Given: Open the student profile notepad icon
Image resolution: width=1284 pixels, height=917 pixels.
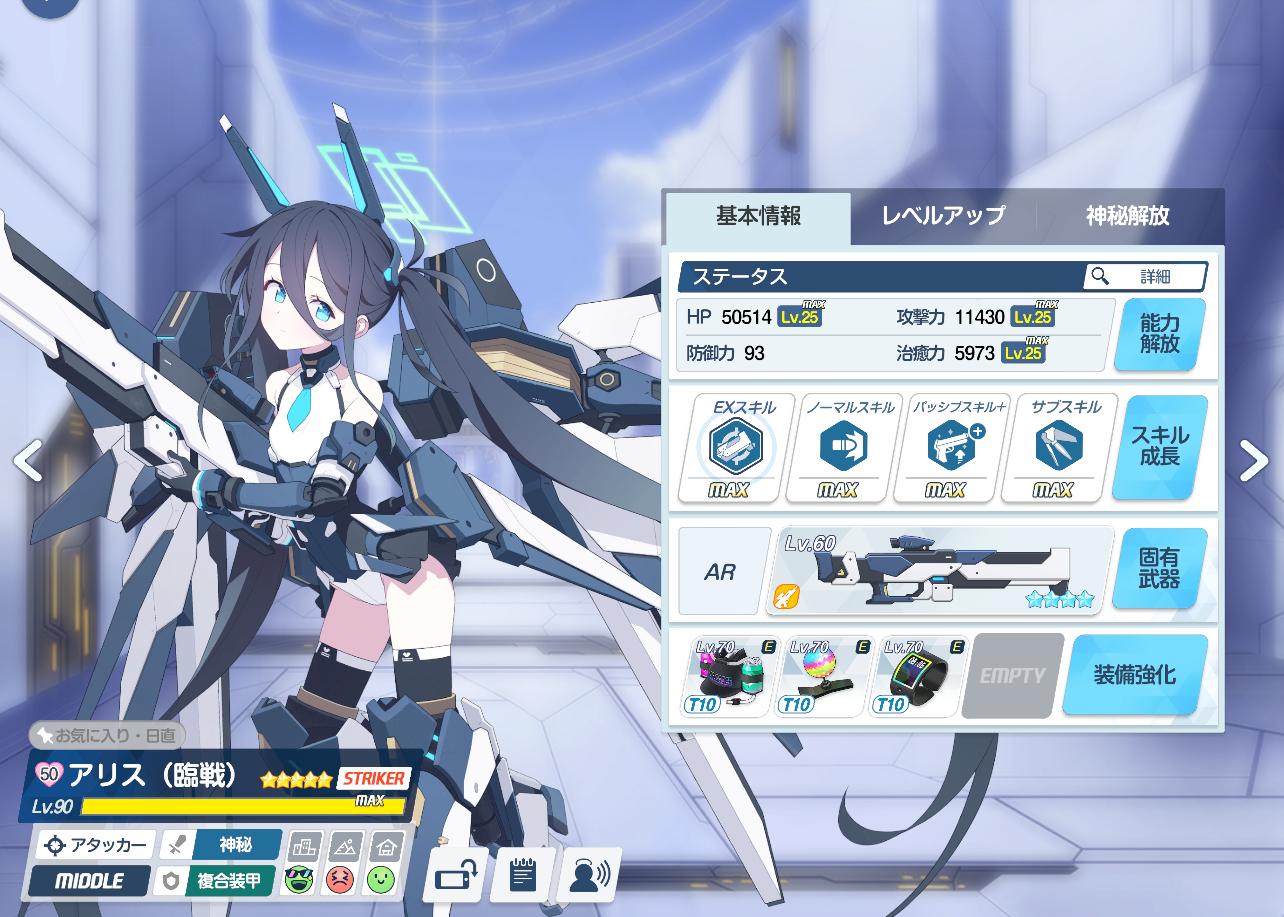Looking at the screenshot, I should [522, 875].
